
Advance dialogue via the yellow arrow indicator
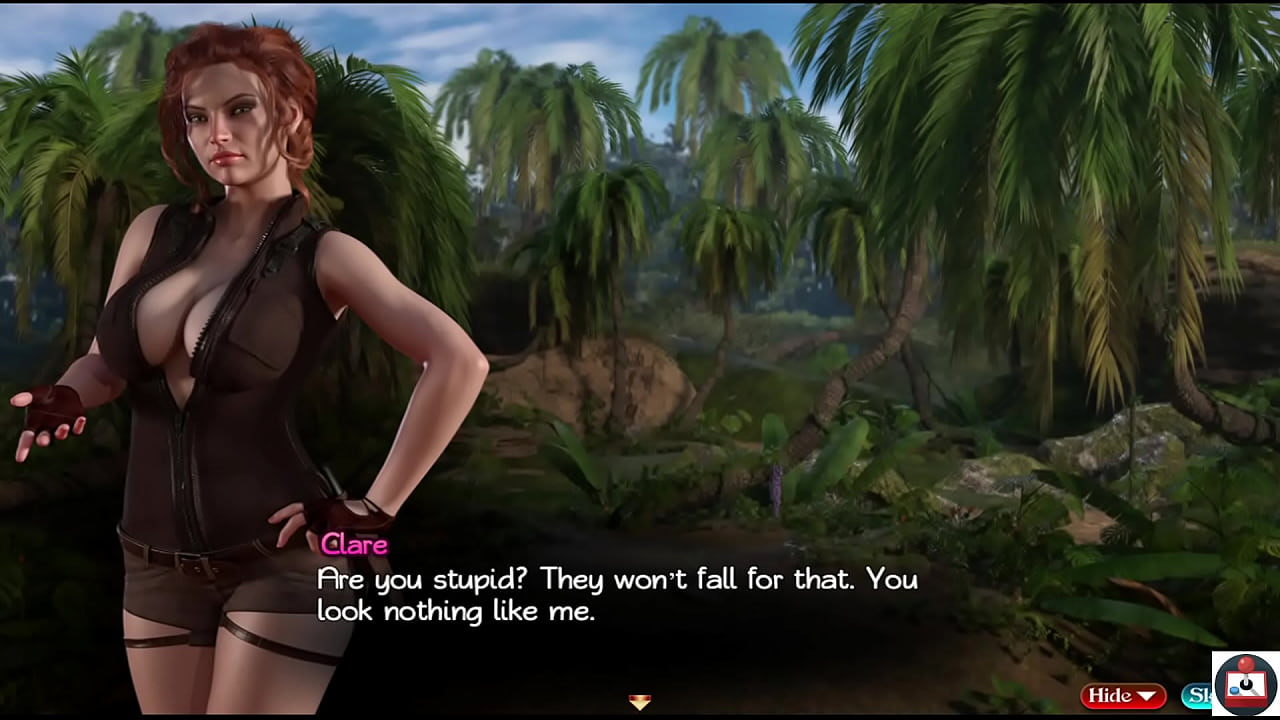coord(640,701)
